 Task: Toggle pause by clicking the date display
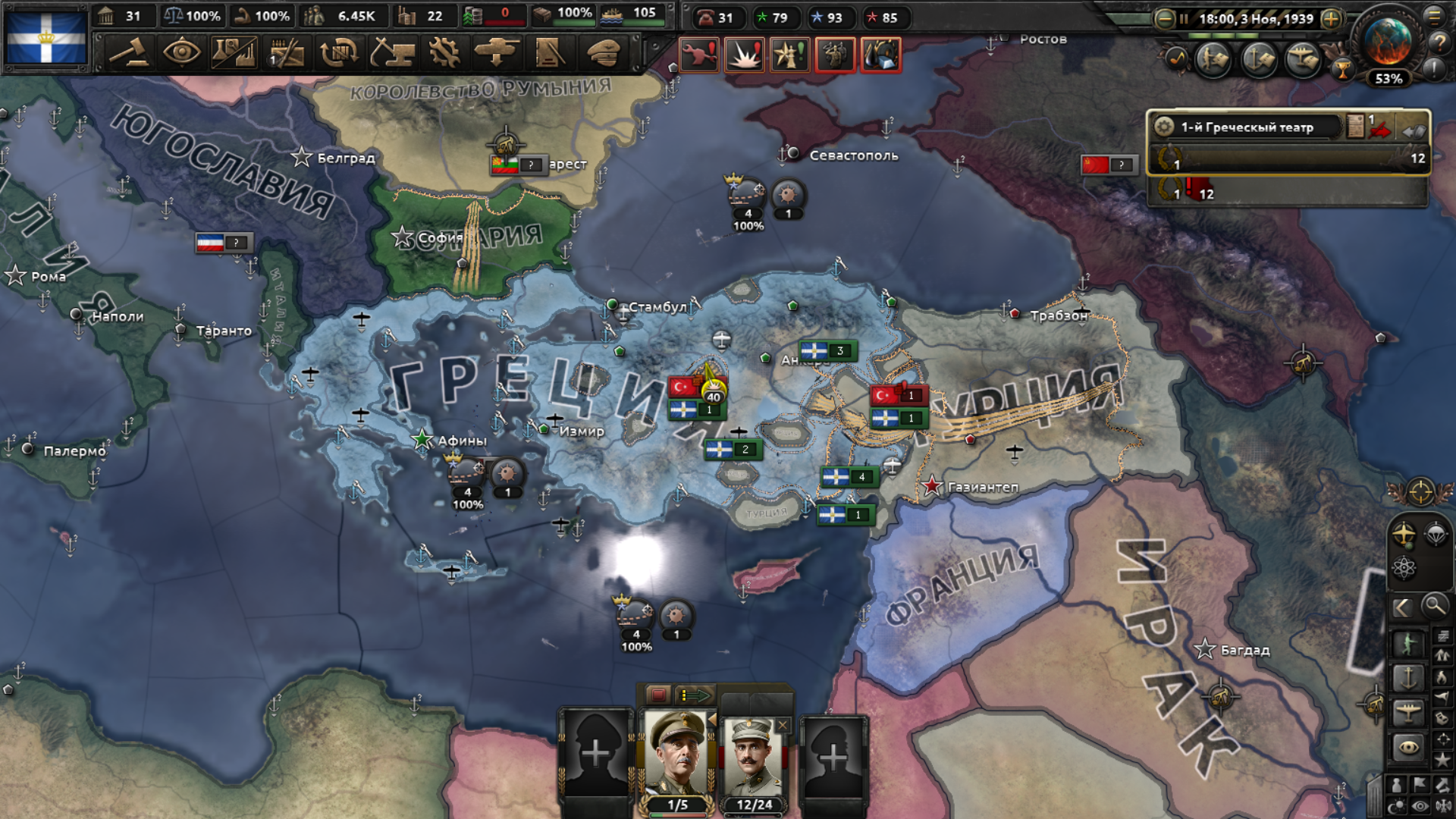pyautogui.click(x=1255, y=19)
